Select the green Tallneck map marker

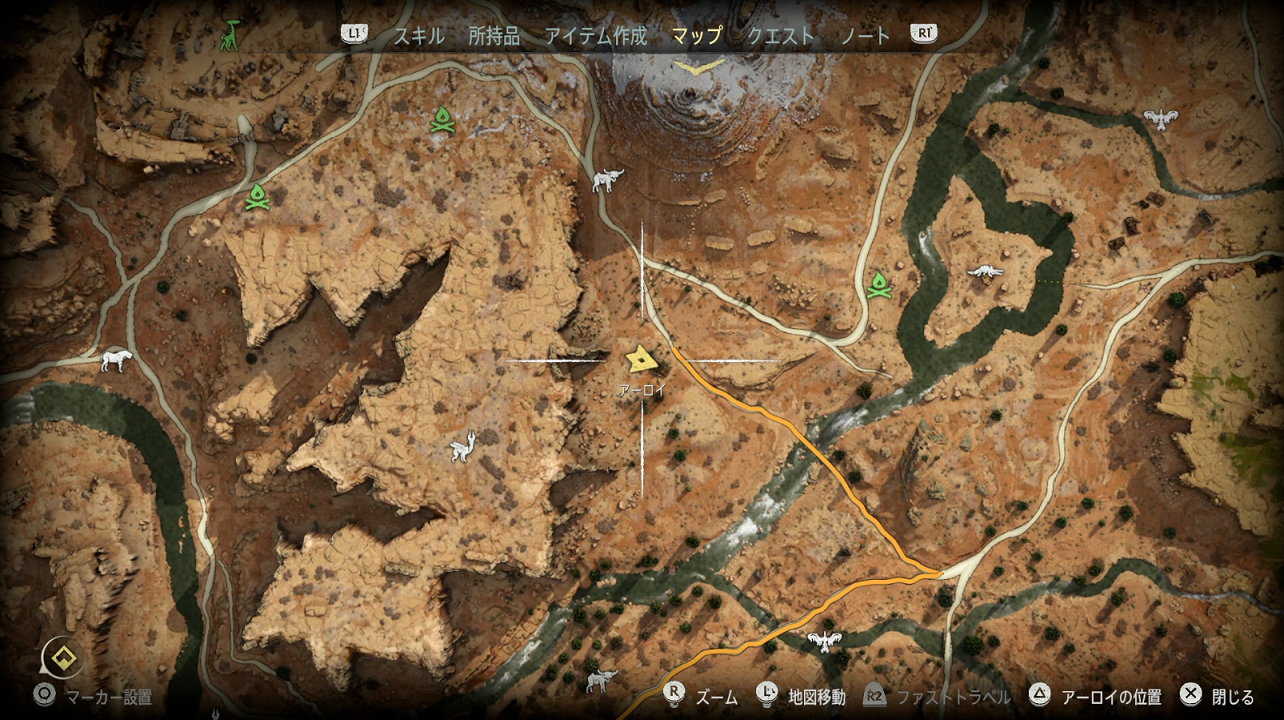pos(232,35)
